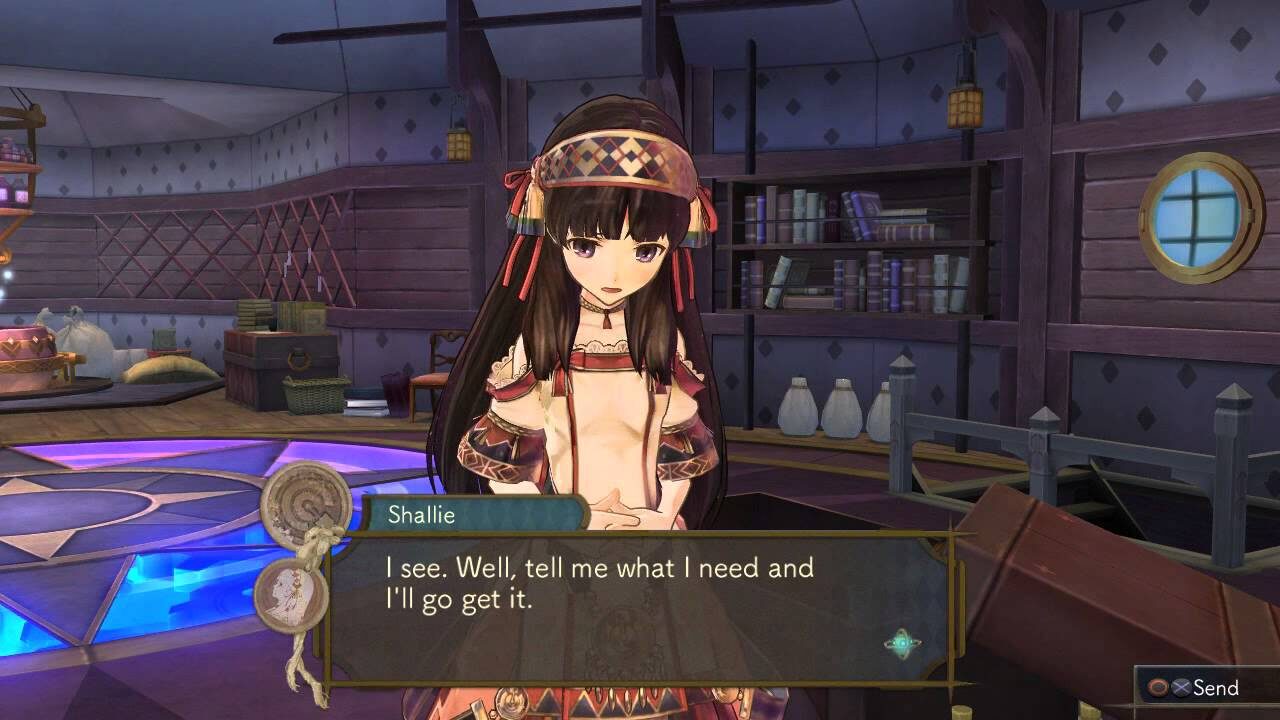Click the green orb continue indicator
The image size is (1280, 720).
(902, 643)
